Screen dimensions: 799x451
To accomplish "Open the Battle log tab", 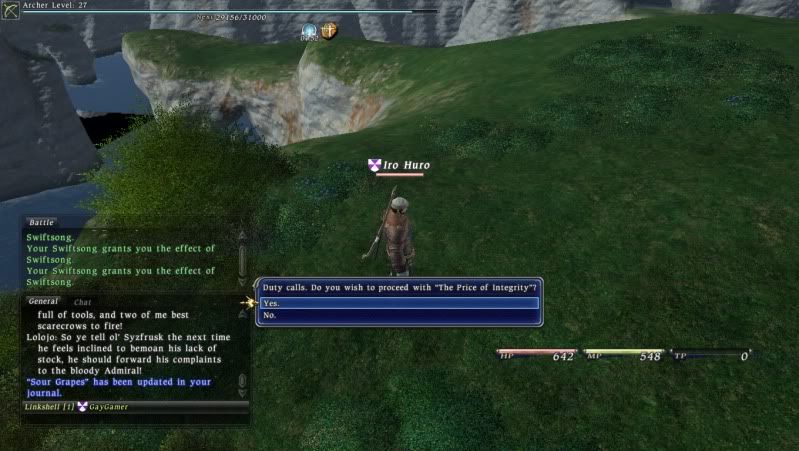I will [x=41, y=222].
